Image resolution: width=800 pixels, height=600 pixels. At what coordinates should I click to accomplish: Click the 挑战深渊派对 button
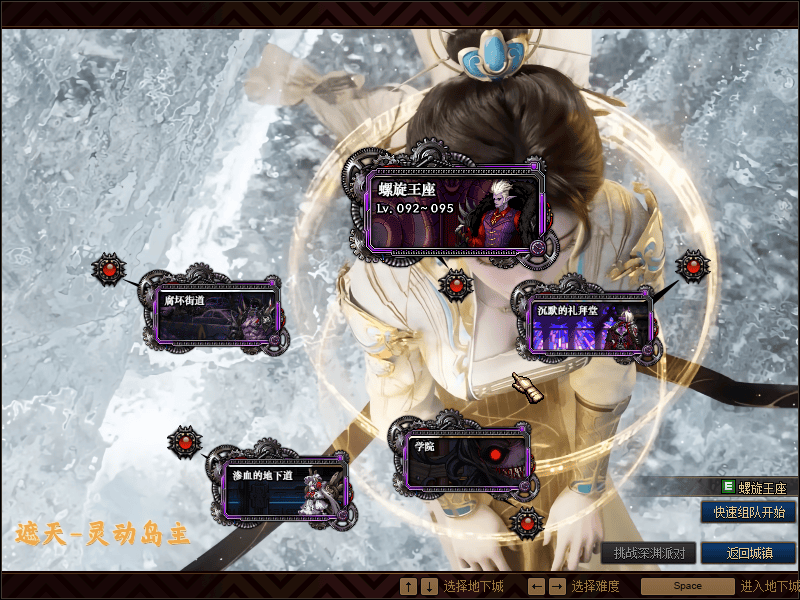tap(649, 553)
